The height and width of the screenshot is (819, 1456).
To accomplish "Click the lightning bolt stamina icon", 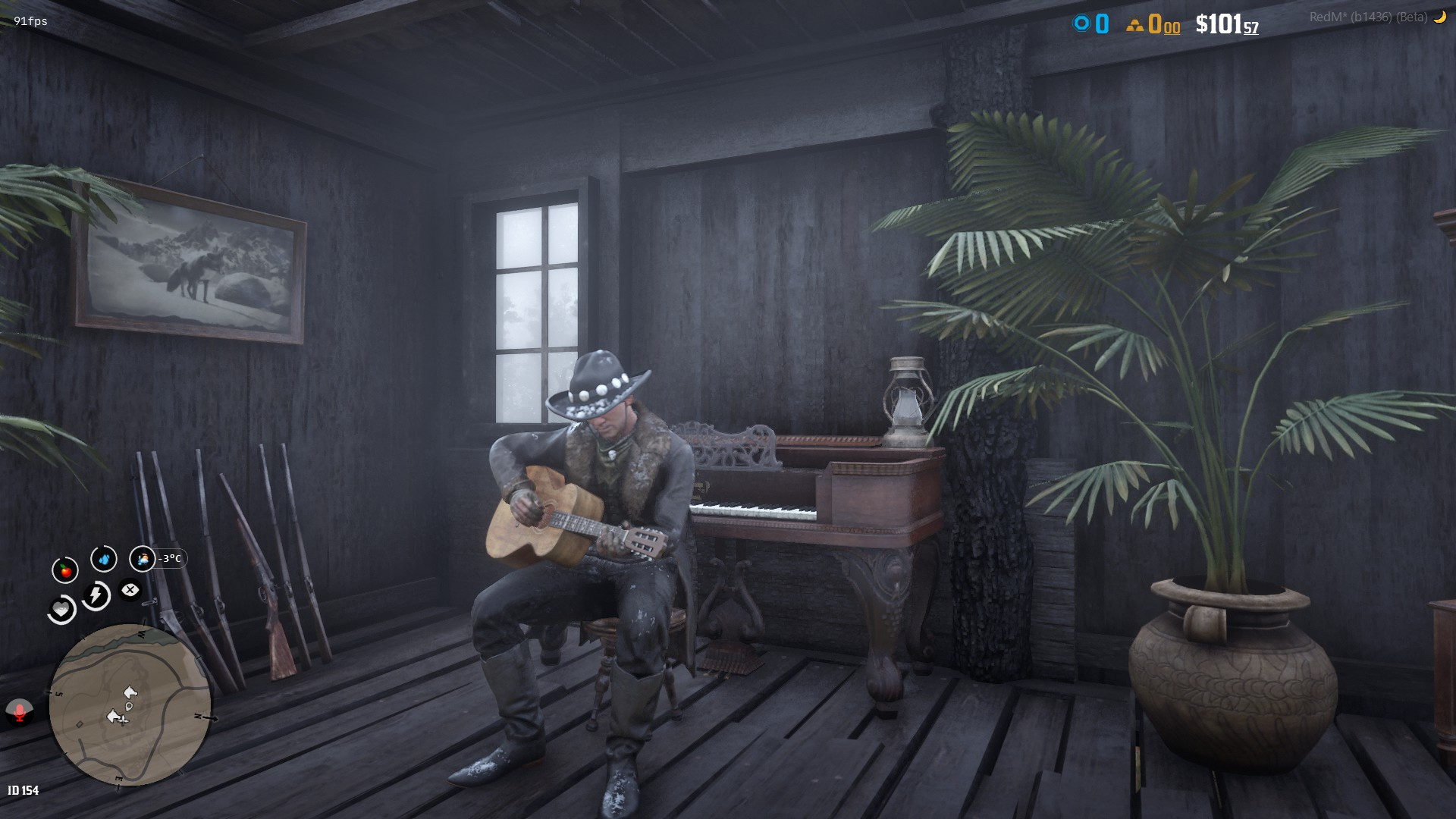I will 96,595.
